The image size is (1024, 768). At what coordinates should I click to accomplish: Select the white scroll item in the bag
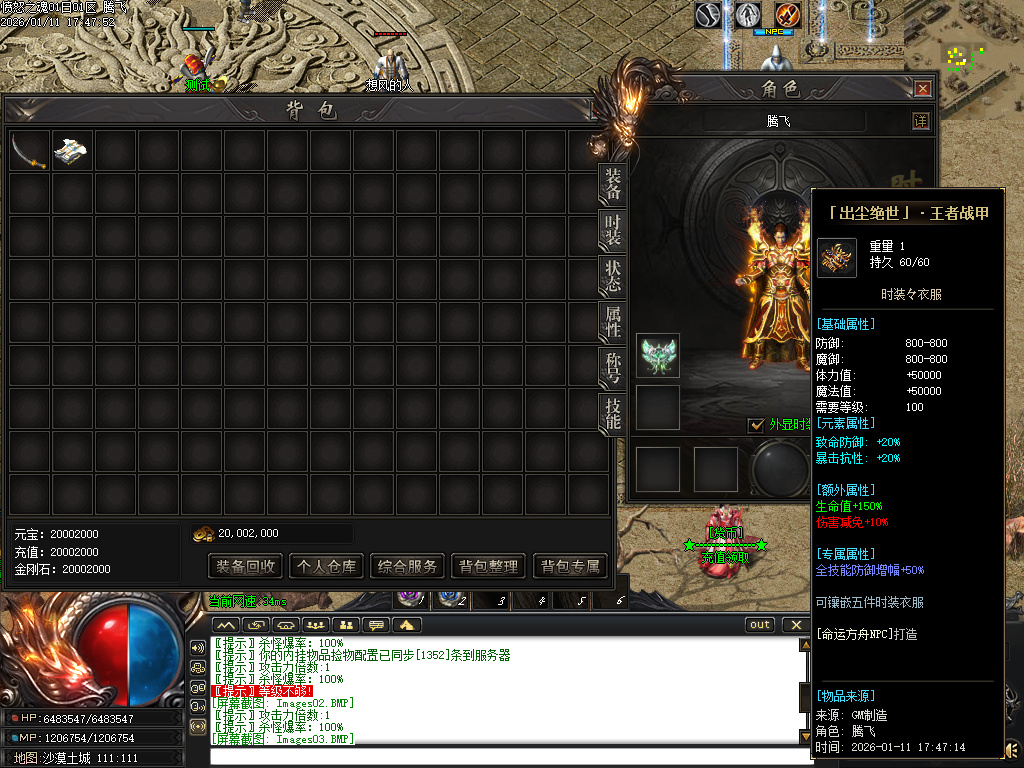point(72,151)
